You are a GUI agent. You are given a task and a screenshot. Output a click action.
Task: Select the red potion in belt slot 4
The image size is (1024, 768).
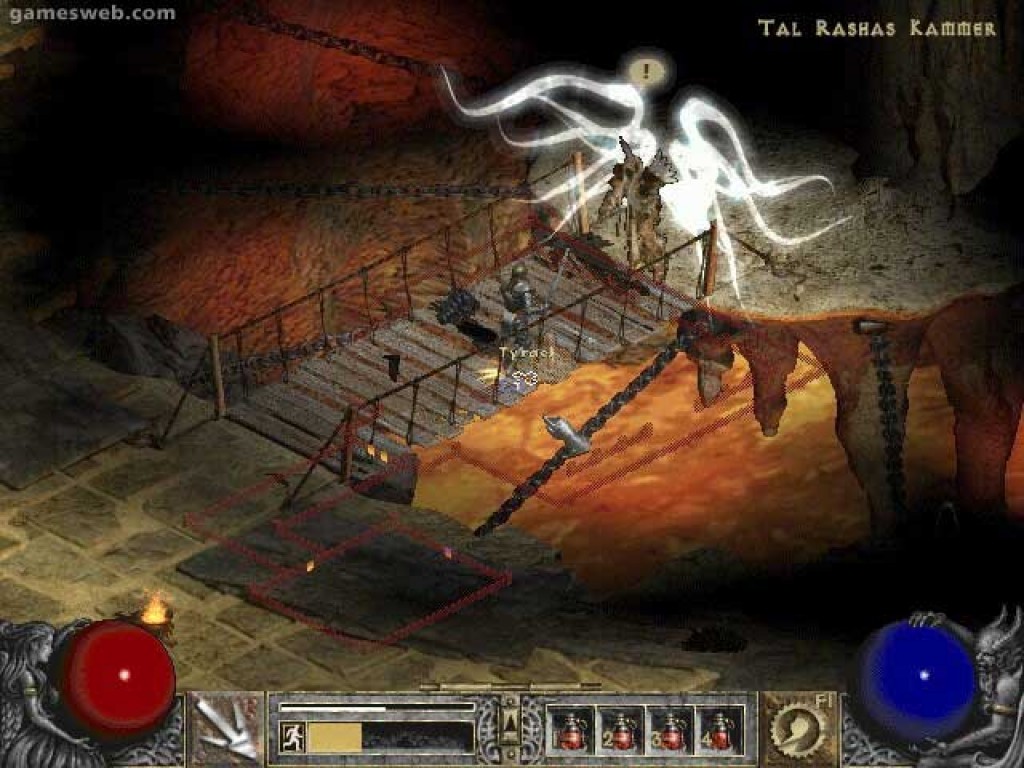pos(719,729)
